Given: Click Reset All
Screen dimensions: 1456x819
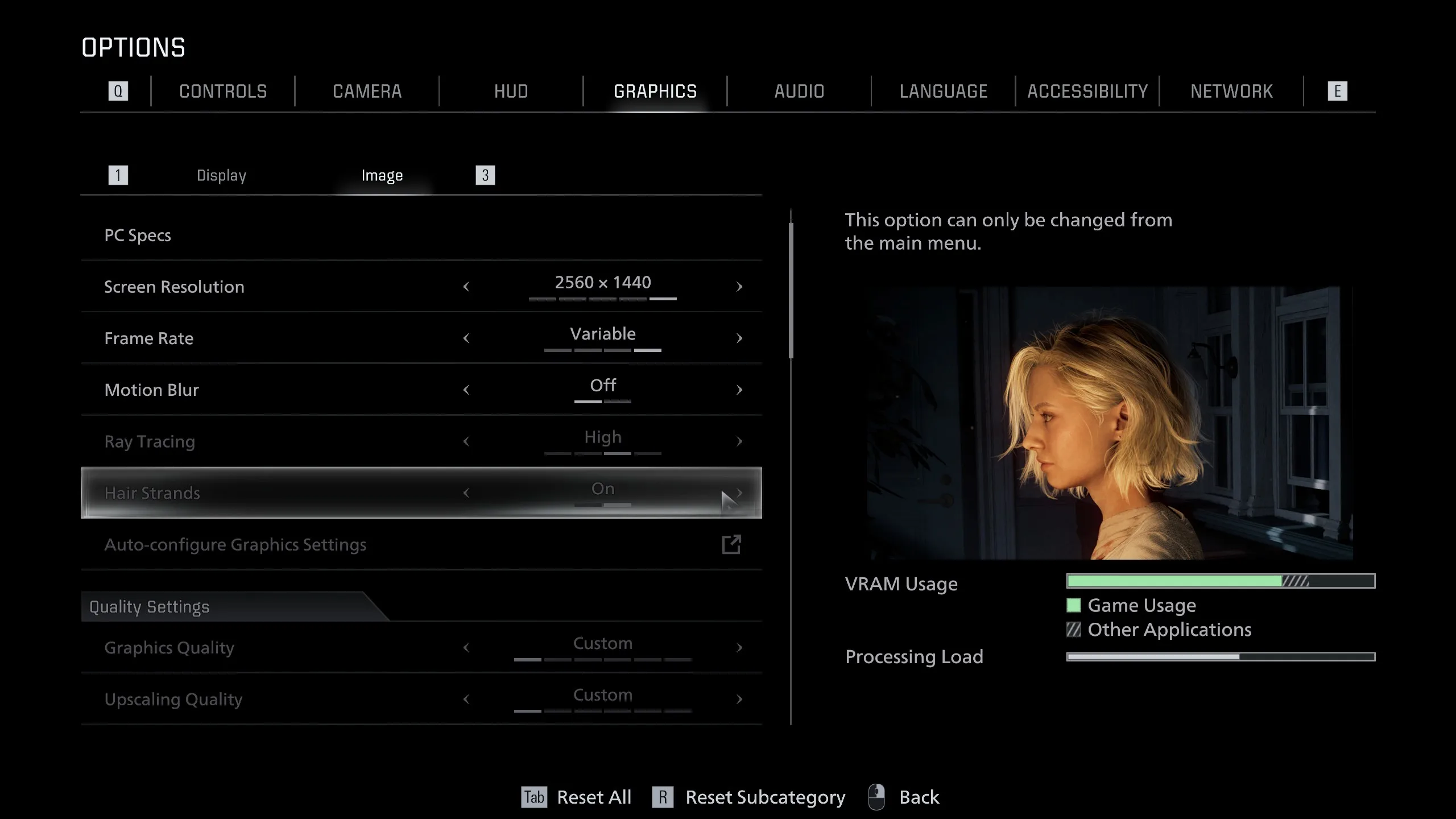Looking at the screenshot, I should click(x=593, y=797).
